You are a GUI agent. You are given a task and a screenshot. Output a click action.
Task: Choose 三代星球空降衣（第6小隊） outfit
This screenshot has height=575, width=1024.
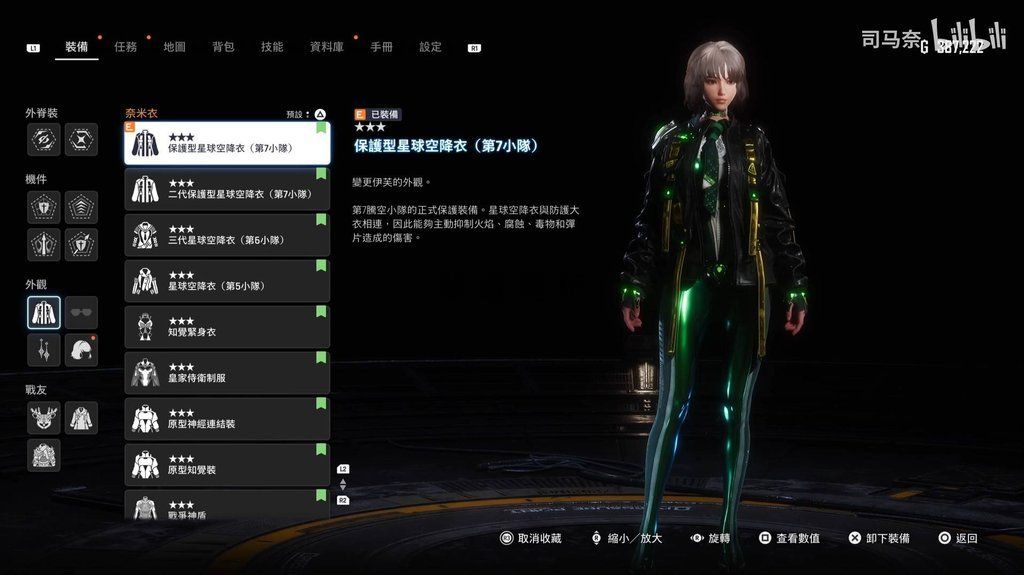tap(227, 235)
